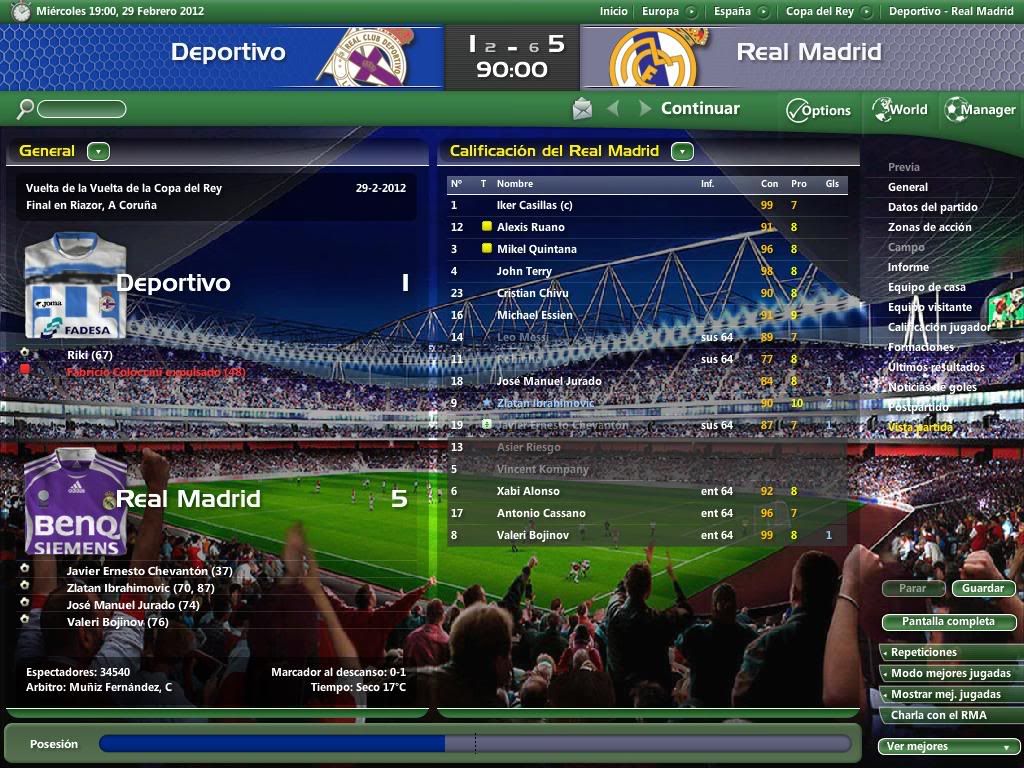
Task: Select Iker Casillas in ratings list
Action: click(534, 205)
